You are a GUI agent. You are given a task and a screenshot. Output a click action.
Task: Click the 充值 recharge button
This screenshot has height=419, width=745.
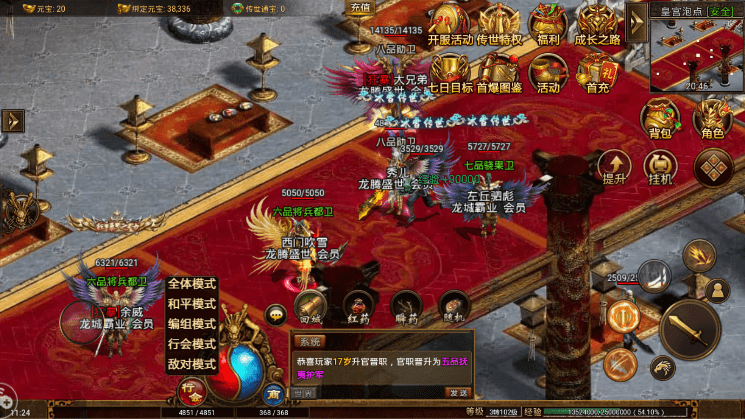(x=360, y=8)
